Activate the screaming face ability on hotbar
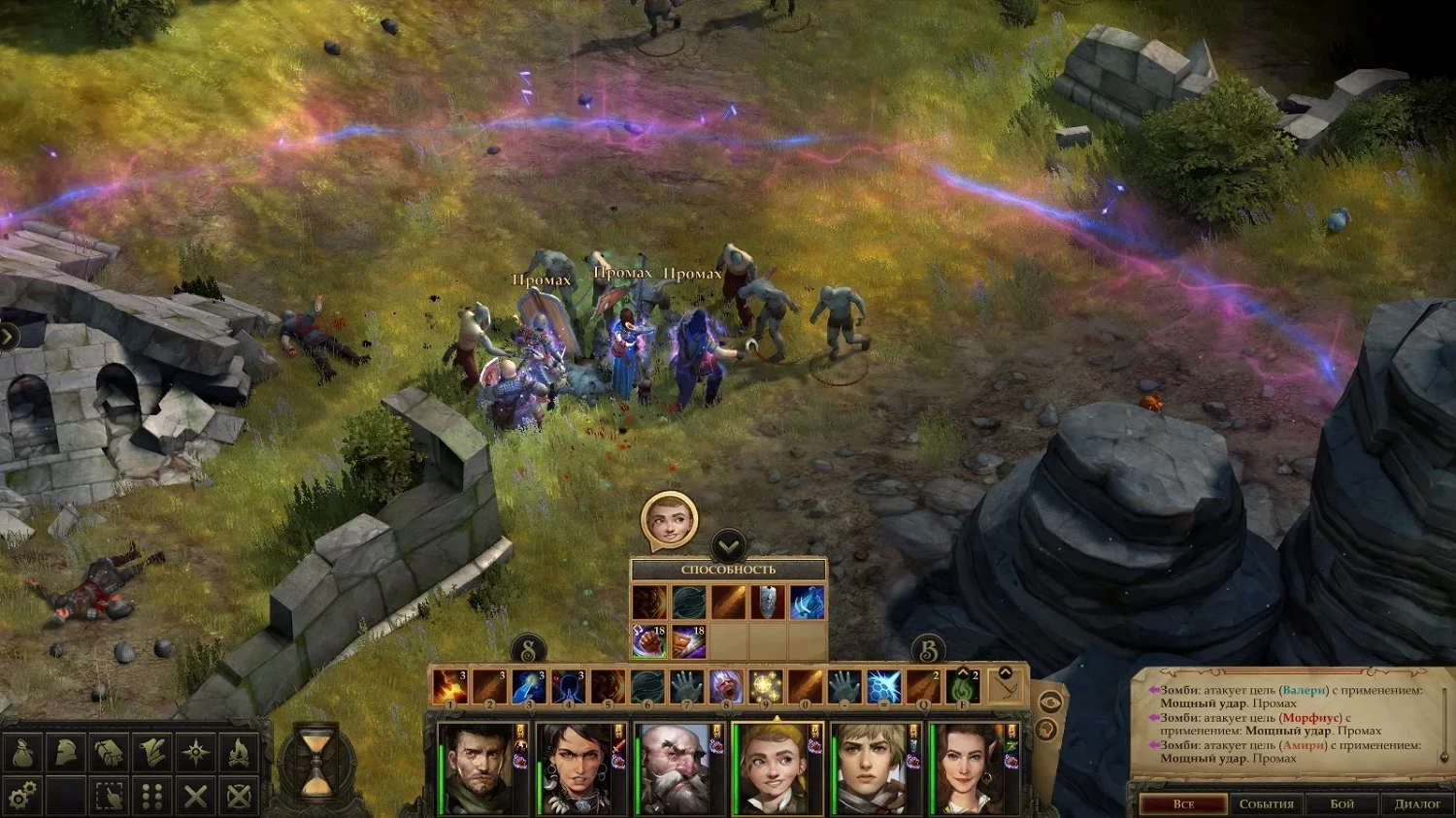The width and height of the screenshot is (1456, 818). [725, 687]
